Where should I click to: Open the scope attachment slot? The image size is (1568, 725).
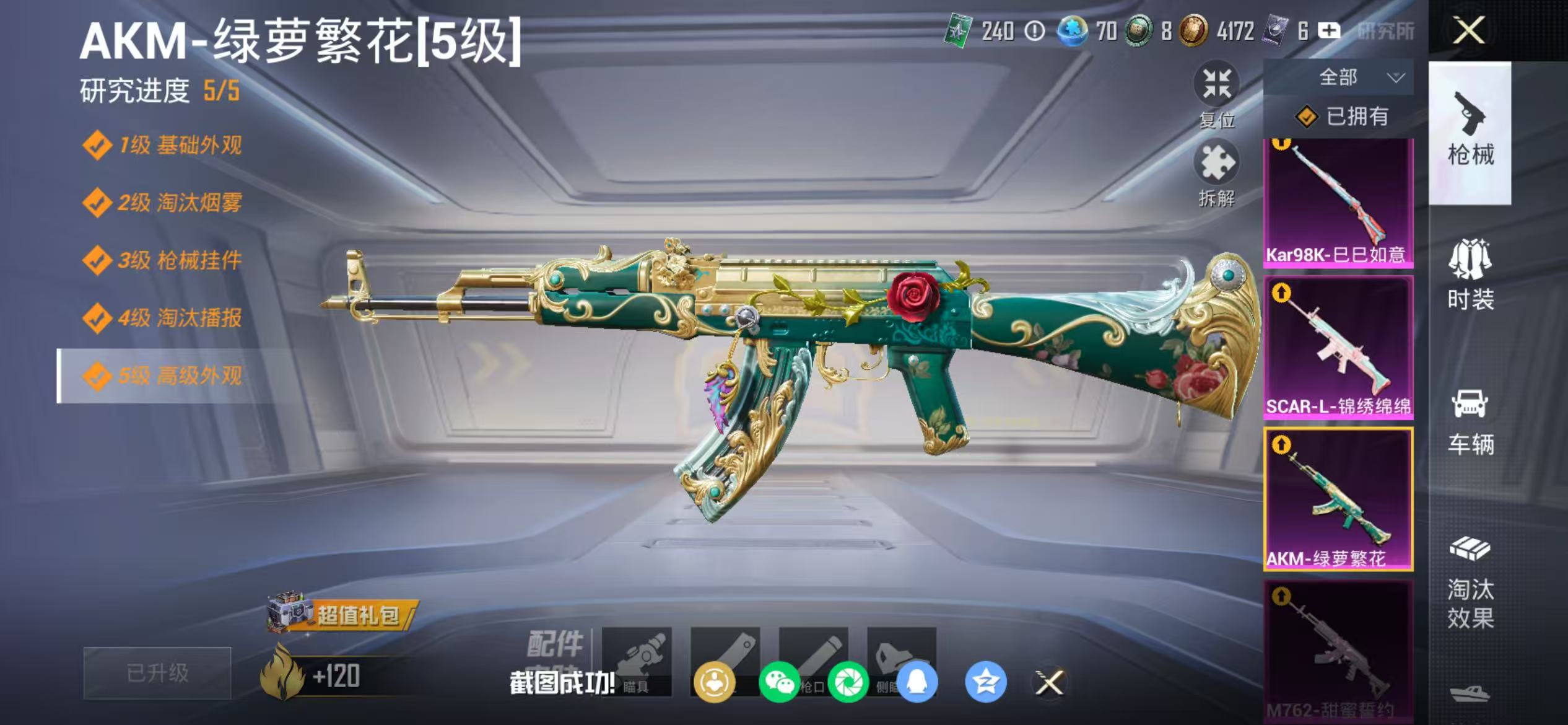637,663
